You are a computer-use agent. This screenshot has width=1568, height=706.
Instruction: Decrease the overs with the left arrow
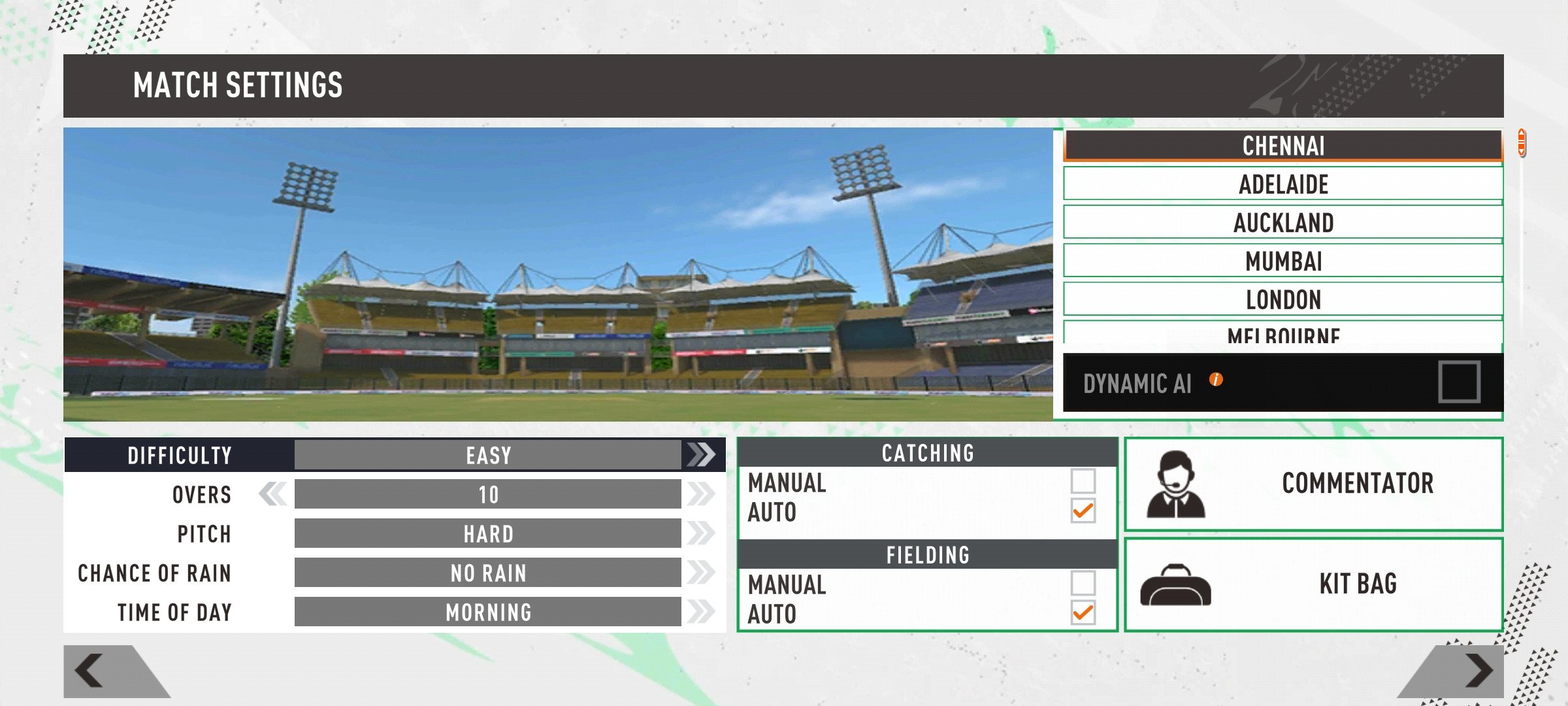coord(272,494)
